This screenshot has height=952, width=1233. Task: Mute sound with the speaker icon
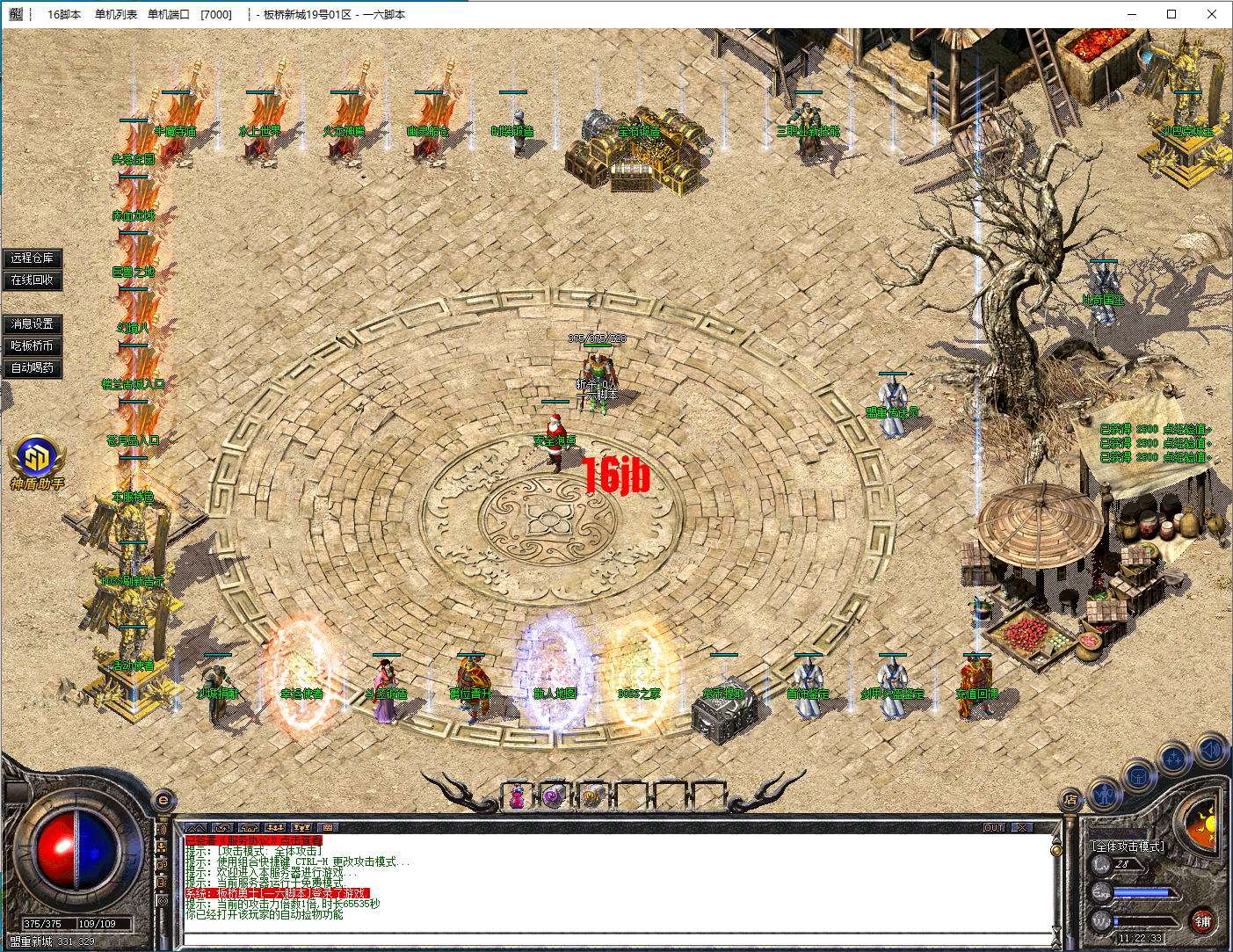tap(1211, 750)
